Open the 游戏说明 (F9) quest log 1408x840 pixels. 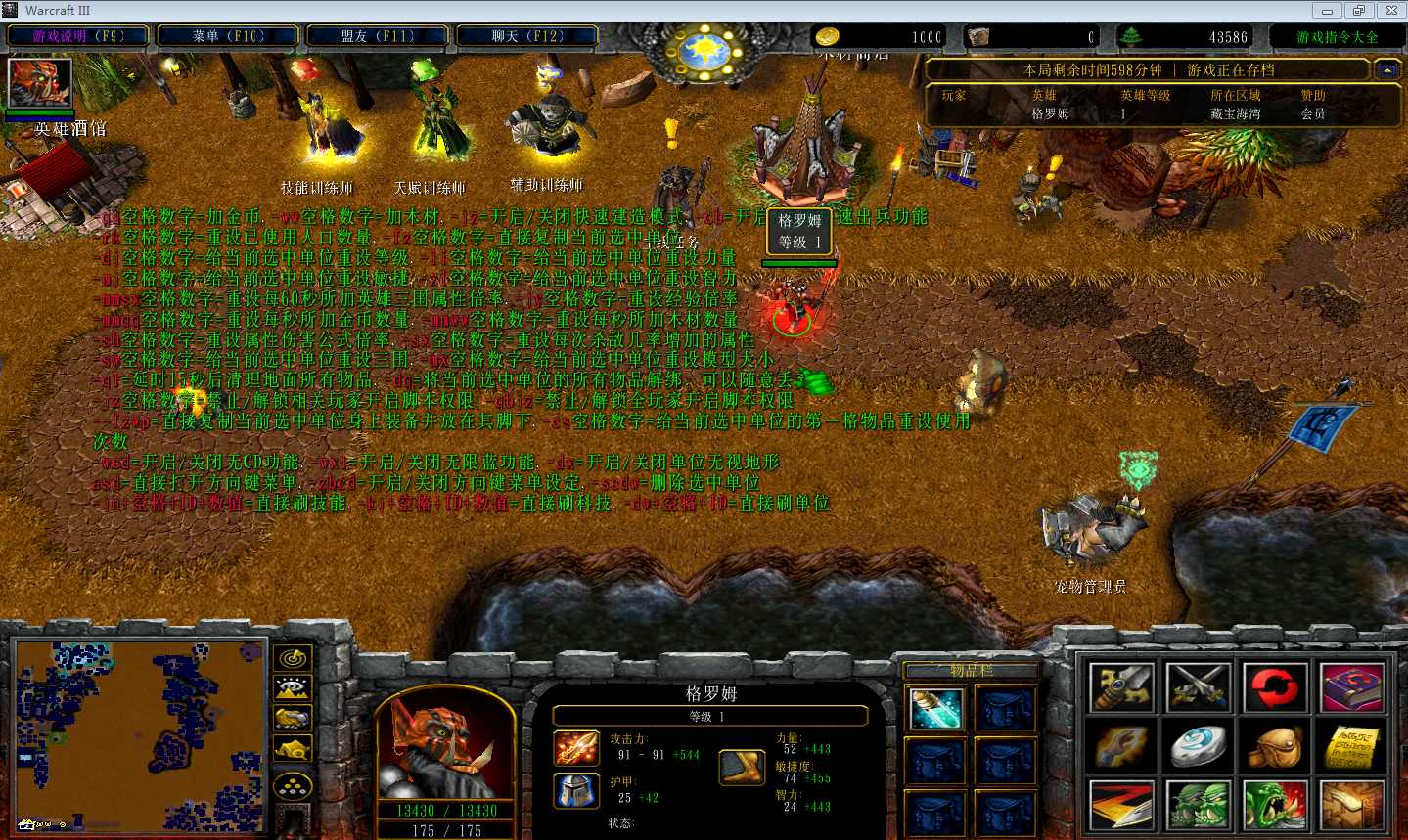tap(78, 36)
